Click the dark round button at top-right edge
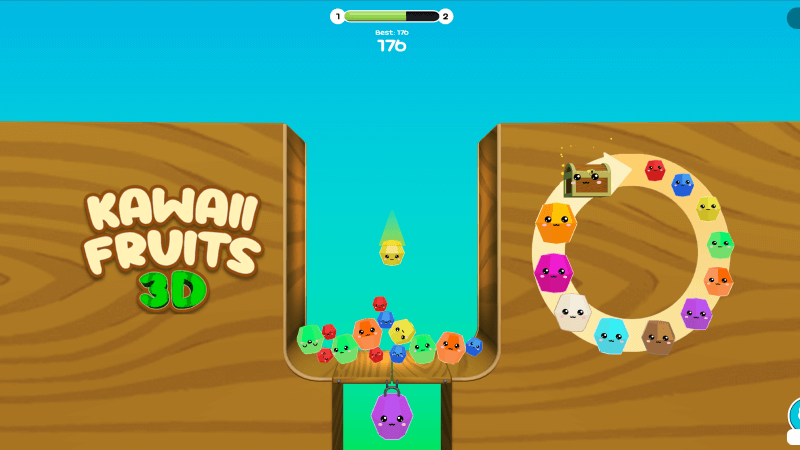The width and height of the screenshot is (800, 450). 794,18
